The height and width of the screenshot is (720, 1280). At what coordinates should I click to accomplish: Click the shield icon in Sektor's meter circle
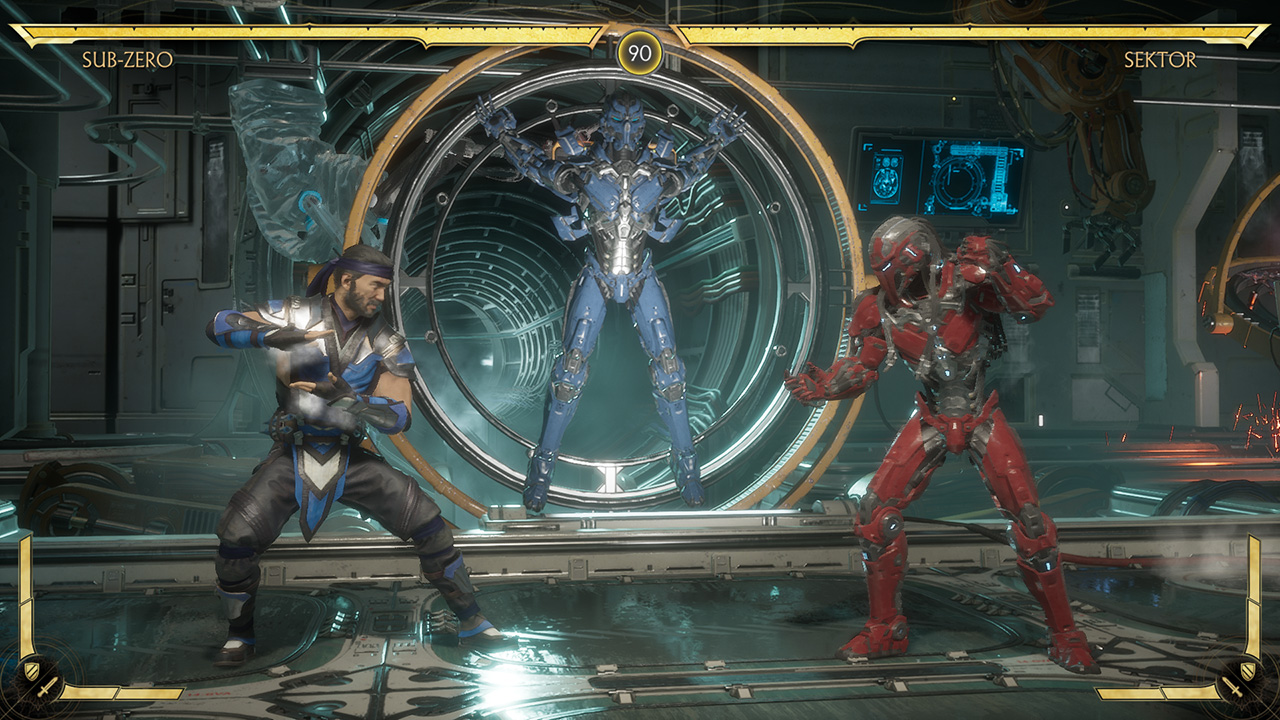(x=1248, y=670)
